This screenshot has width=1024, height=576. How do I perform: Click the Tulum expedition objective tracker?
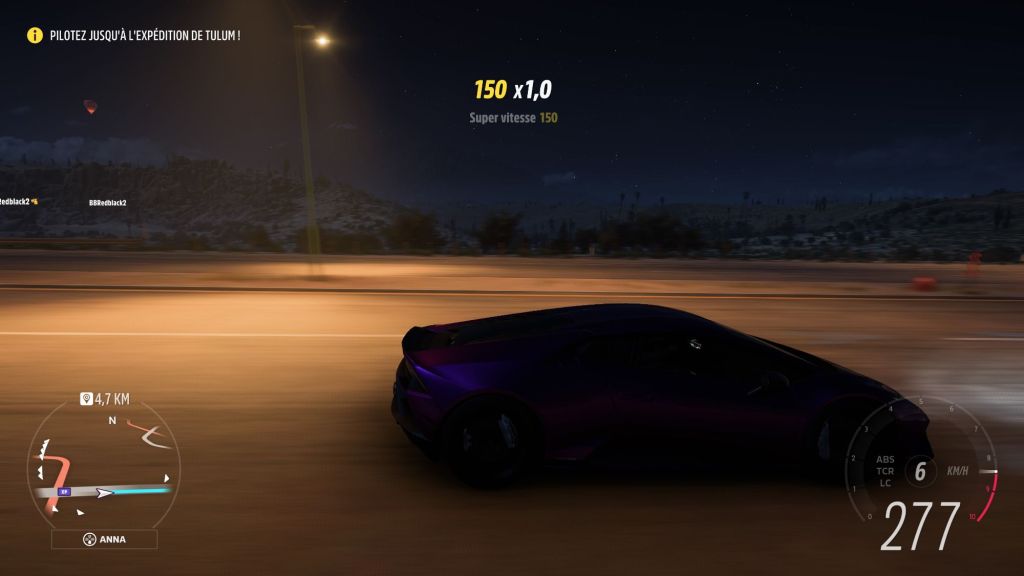135,35
